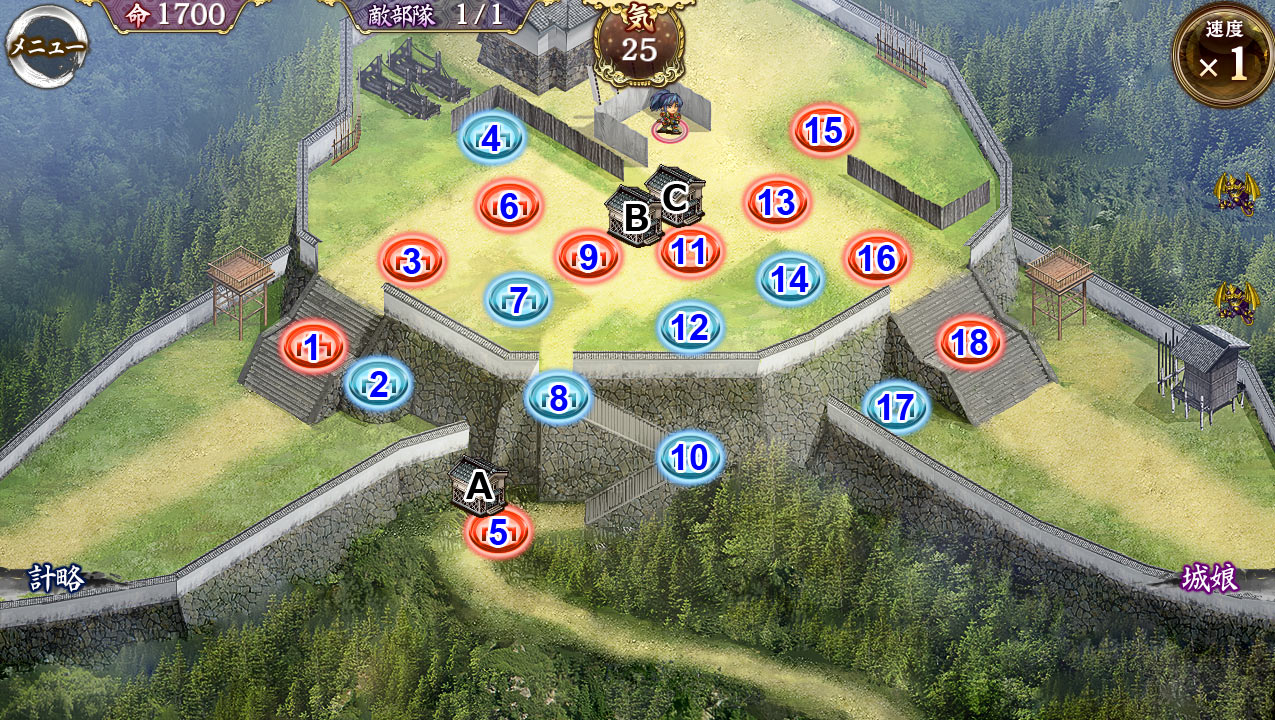Select red deployment slot number 5
Screen dimensions: 1275x720
pyautogui.click(x=498, y=532)
